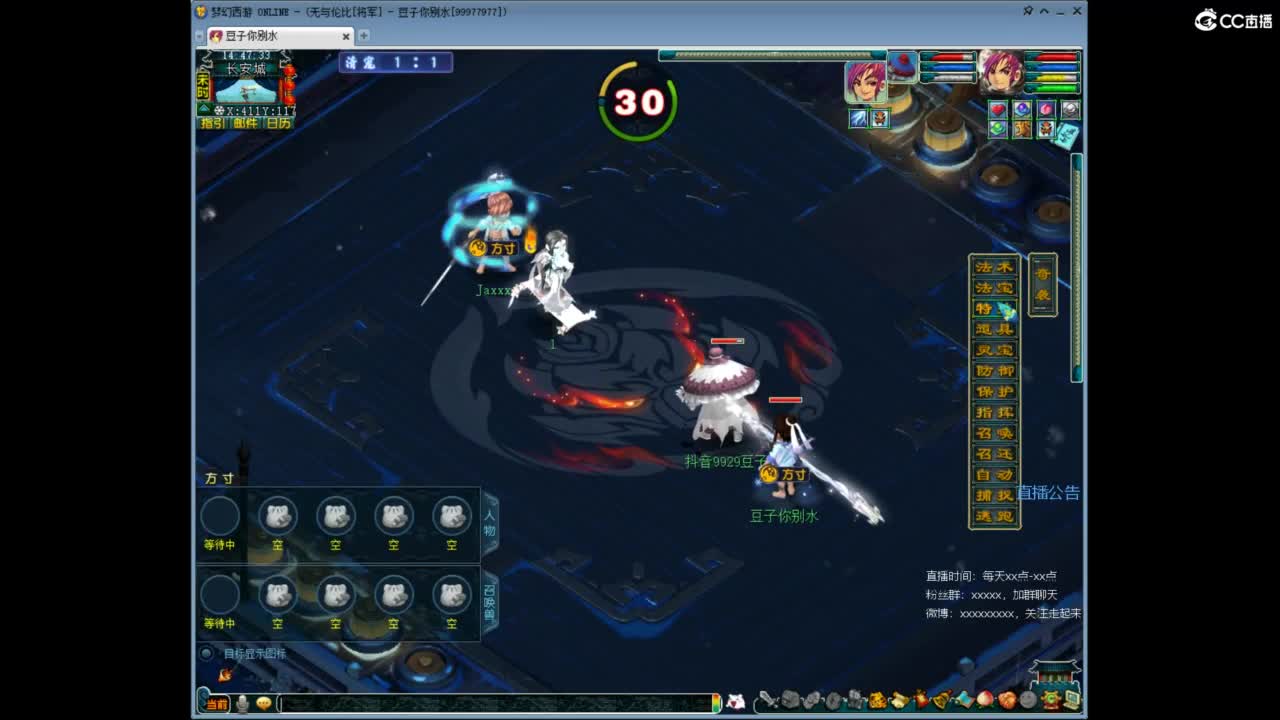
Task: Click the microphone icon in the chat bar
Action: pyautogui.click(x=244, y=703)
